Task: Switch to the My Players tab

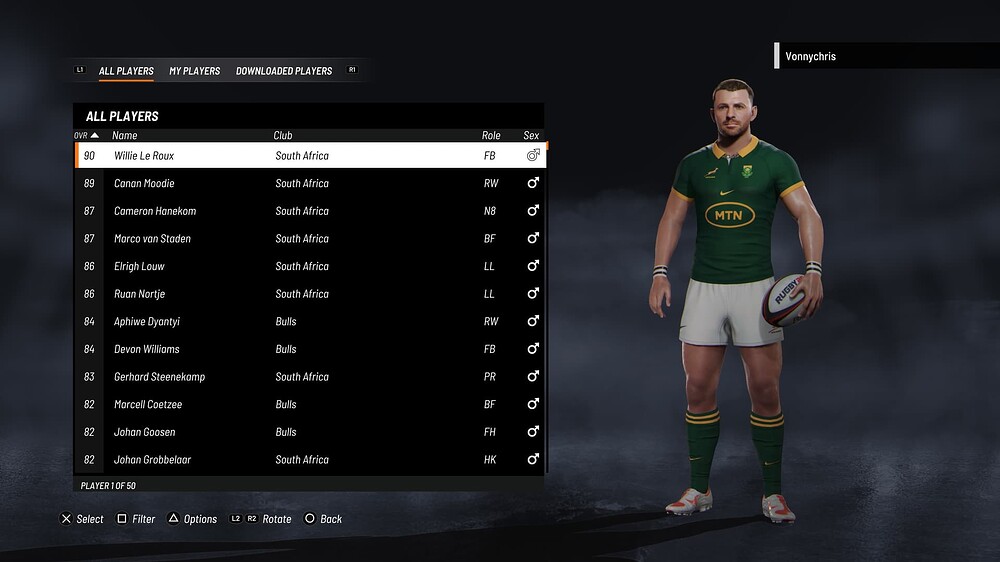Action: coord(194,71)
